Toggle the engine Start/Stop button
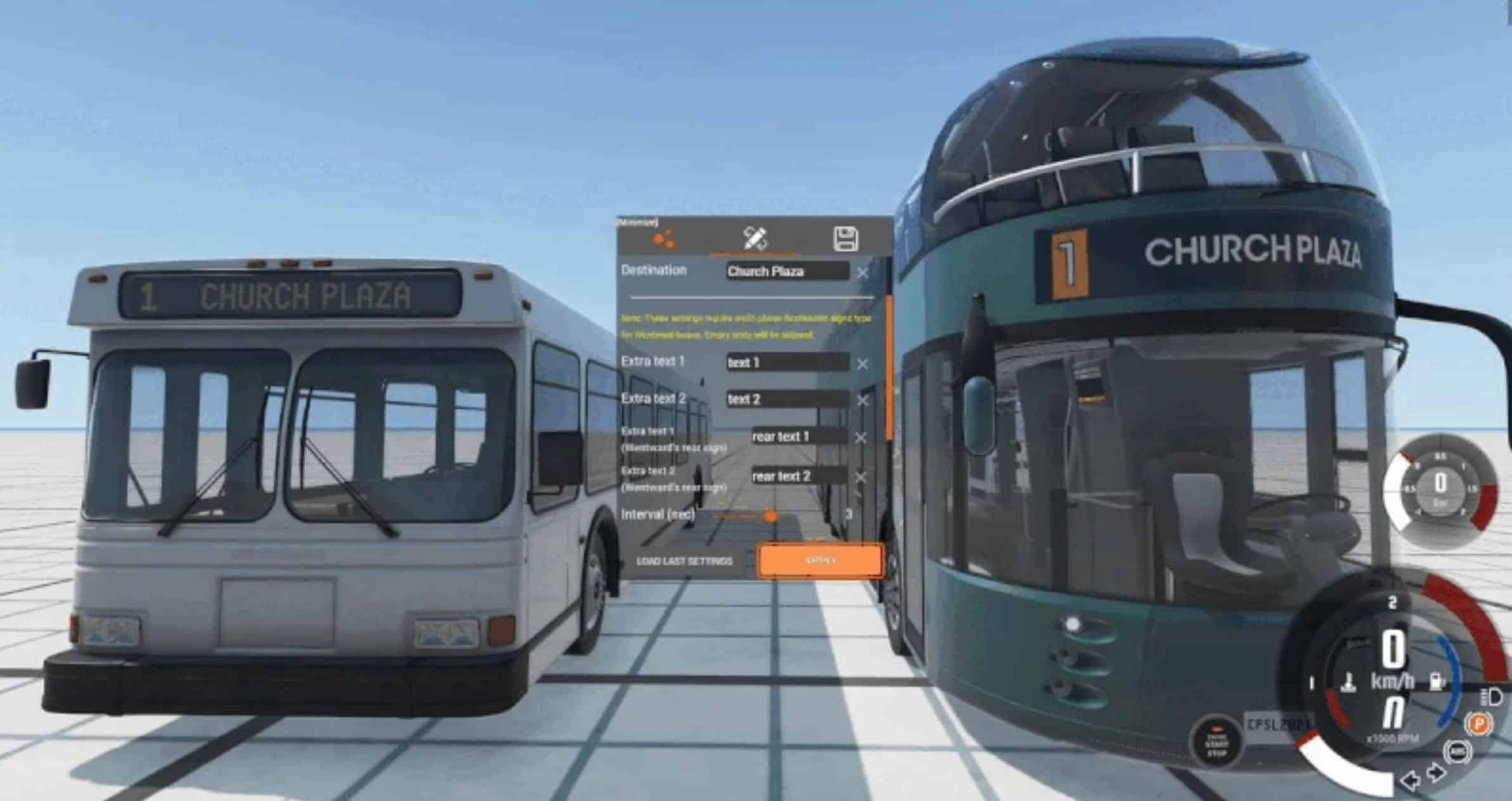1512x801 pixels. click(x=1216, y=742)
